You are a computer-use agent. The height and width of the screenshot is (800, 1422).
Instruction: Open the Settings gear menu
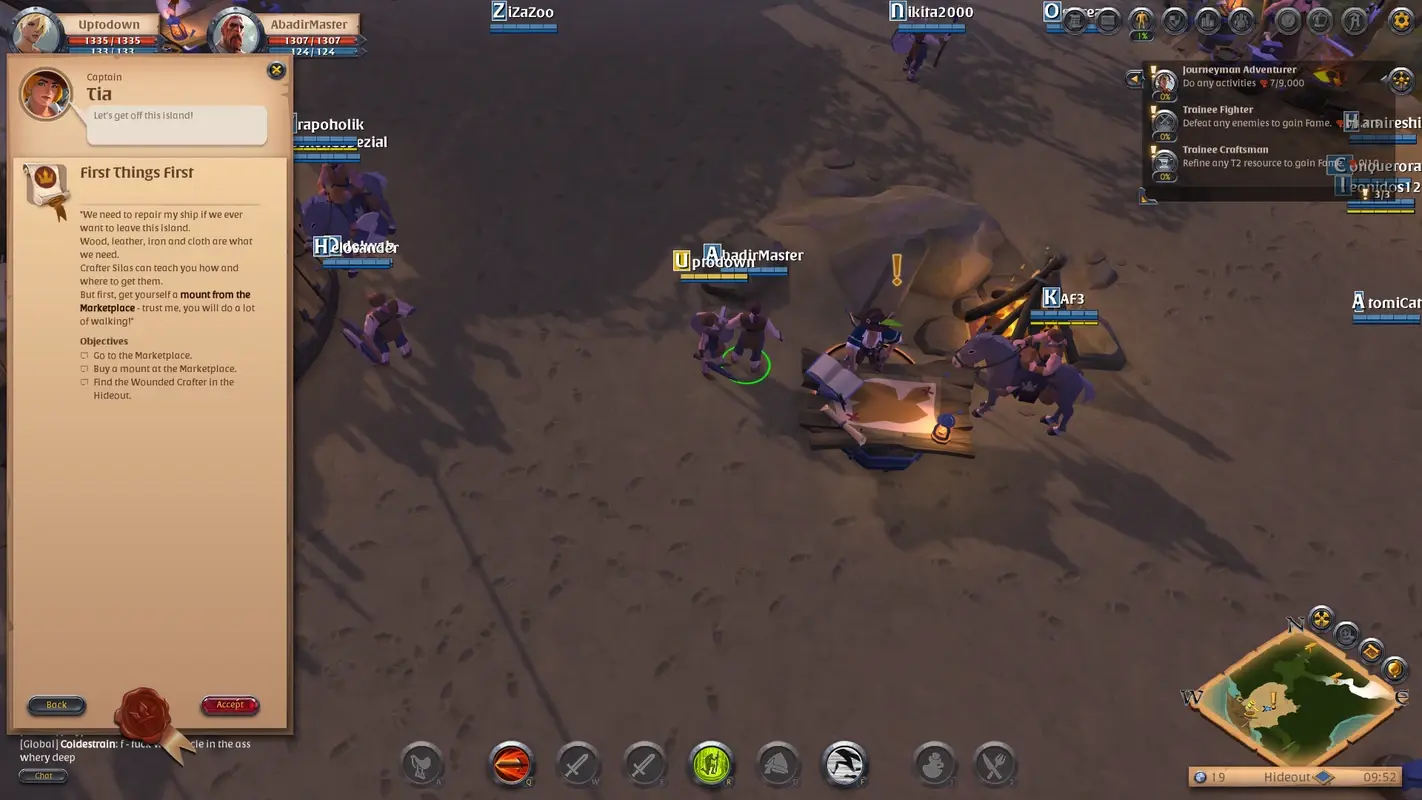pos(1402,20)
